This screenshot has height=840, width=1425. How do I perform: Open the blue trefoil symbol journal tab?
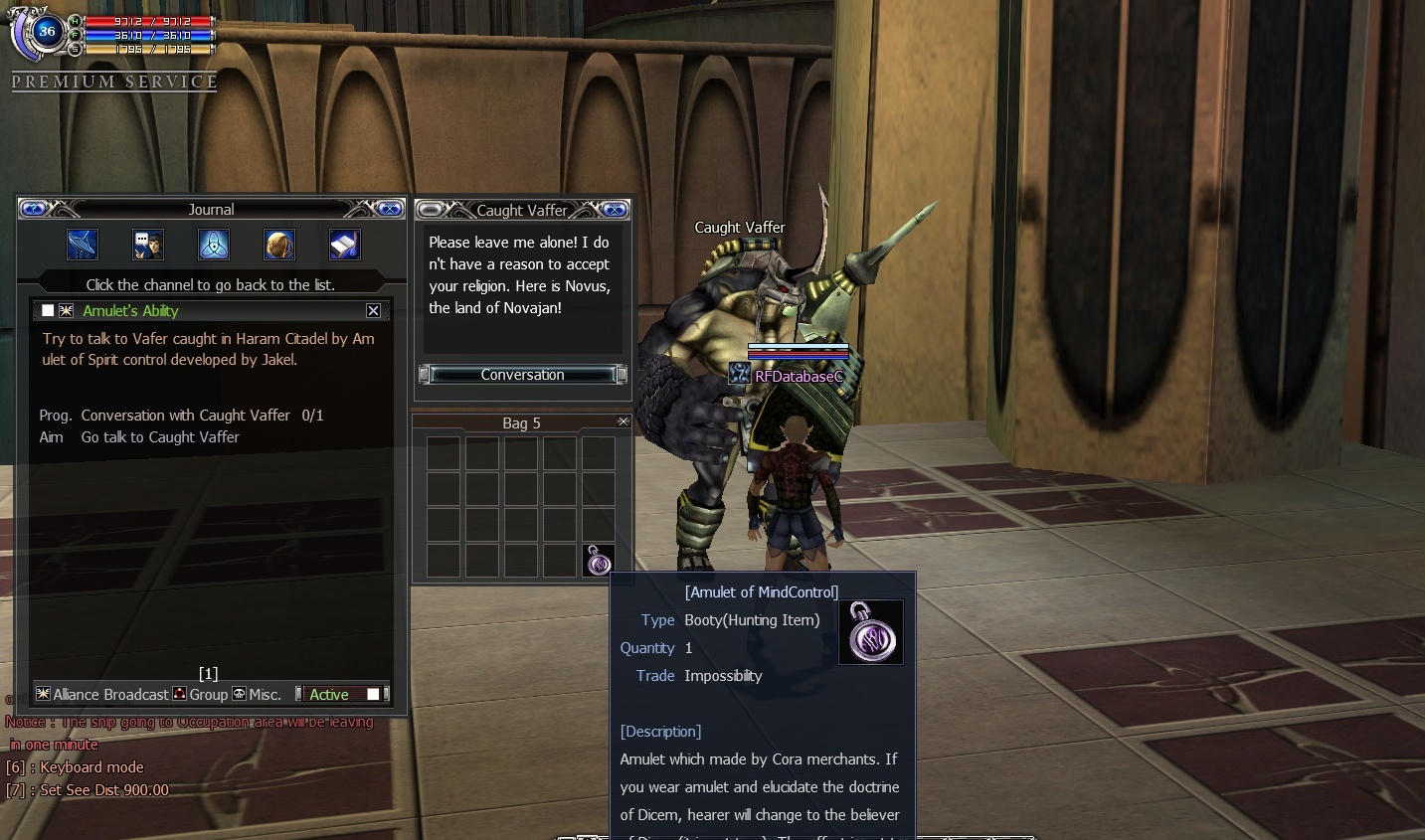click(214, 245)
